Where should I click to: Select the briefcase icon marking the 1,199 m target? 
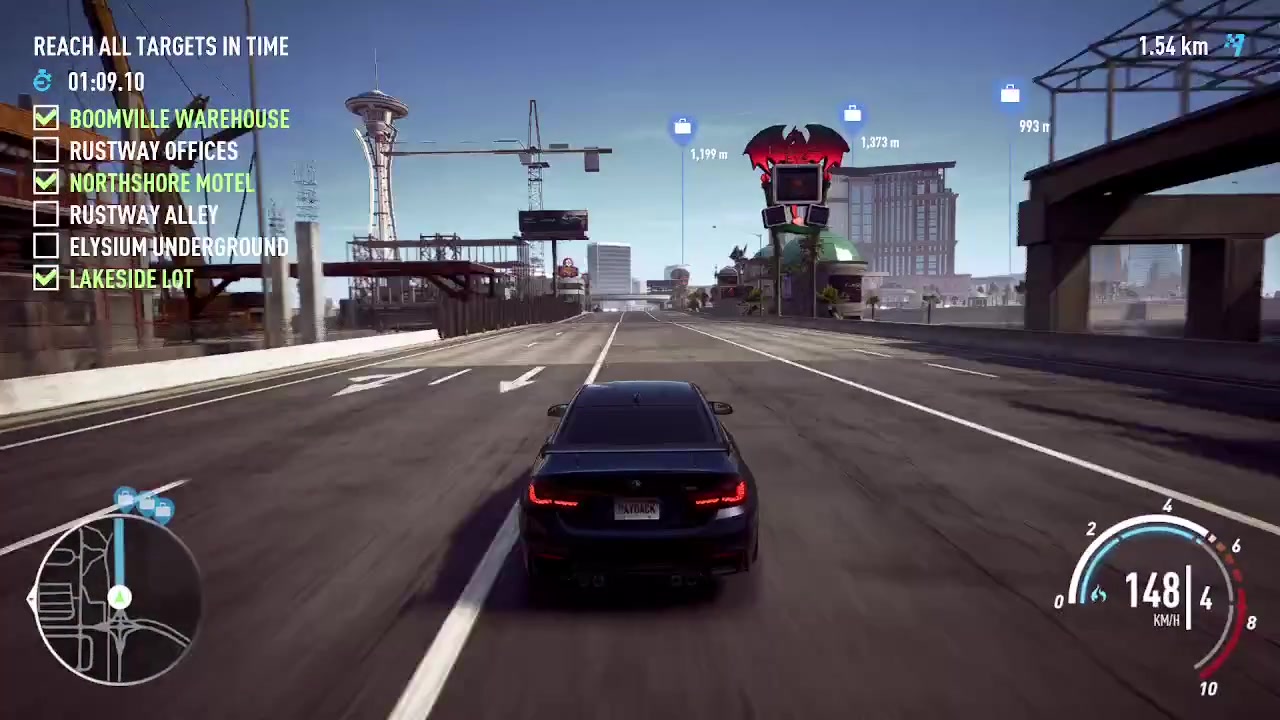(683, 127)
